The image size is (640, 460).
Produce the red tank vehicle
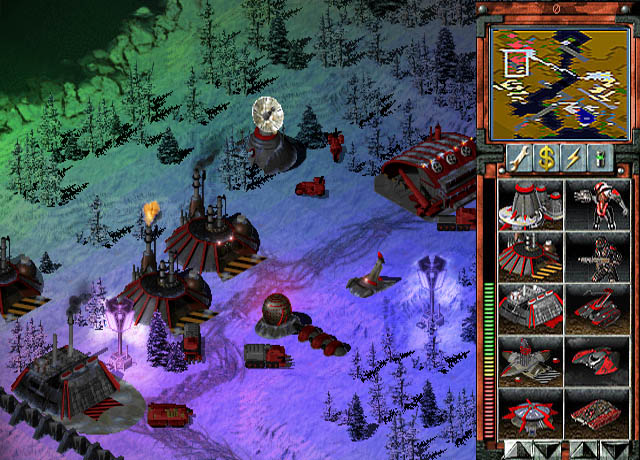[597, 308]
